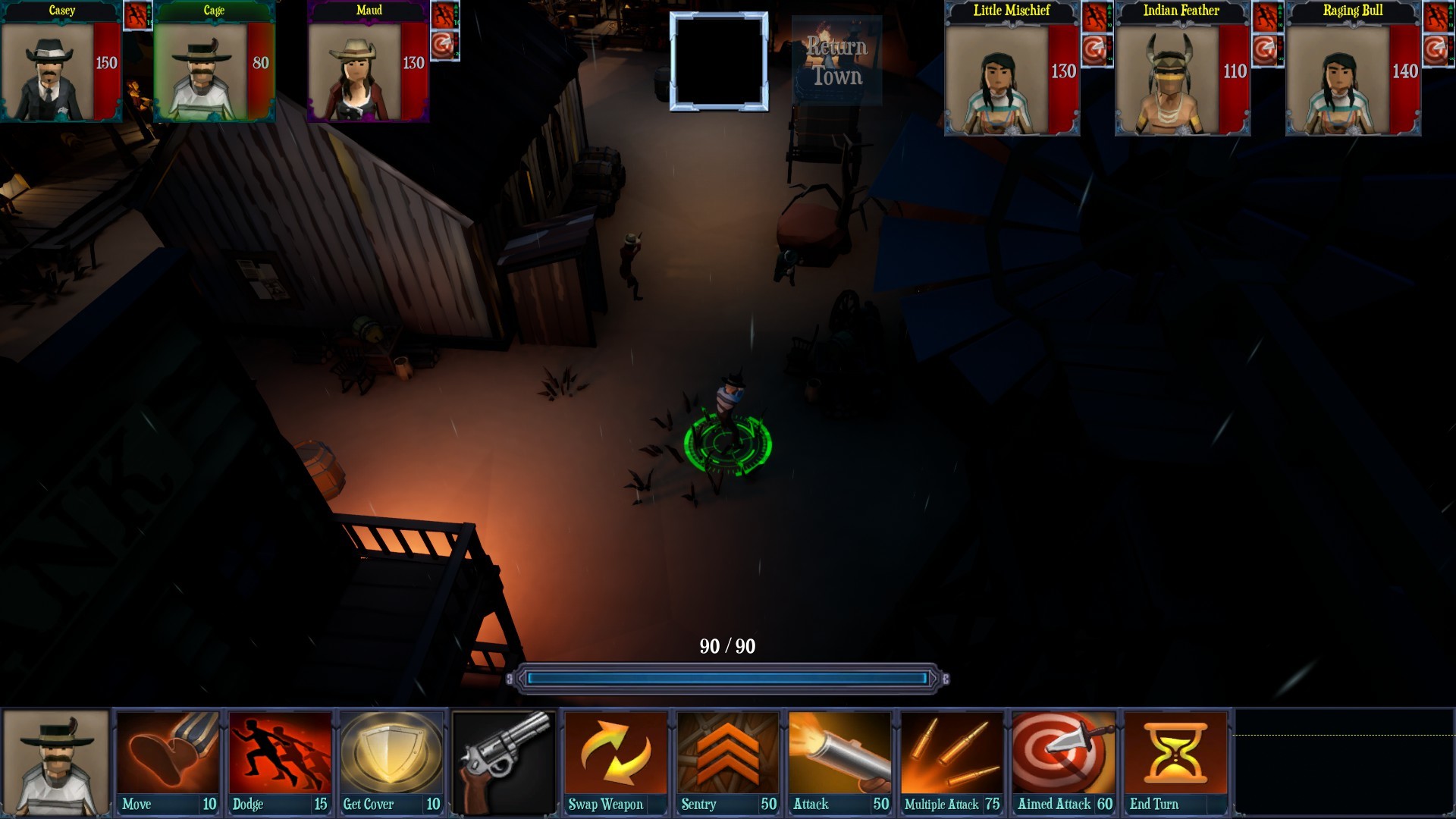
Task: Select the Aimed Attack ability
Action: point(1062,758)
